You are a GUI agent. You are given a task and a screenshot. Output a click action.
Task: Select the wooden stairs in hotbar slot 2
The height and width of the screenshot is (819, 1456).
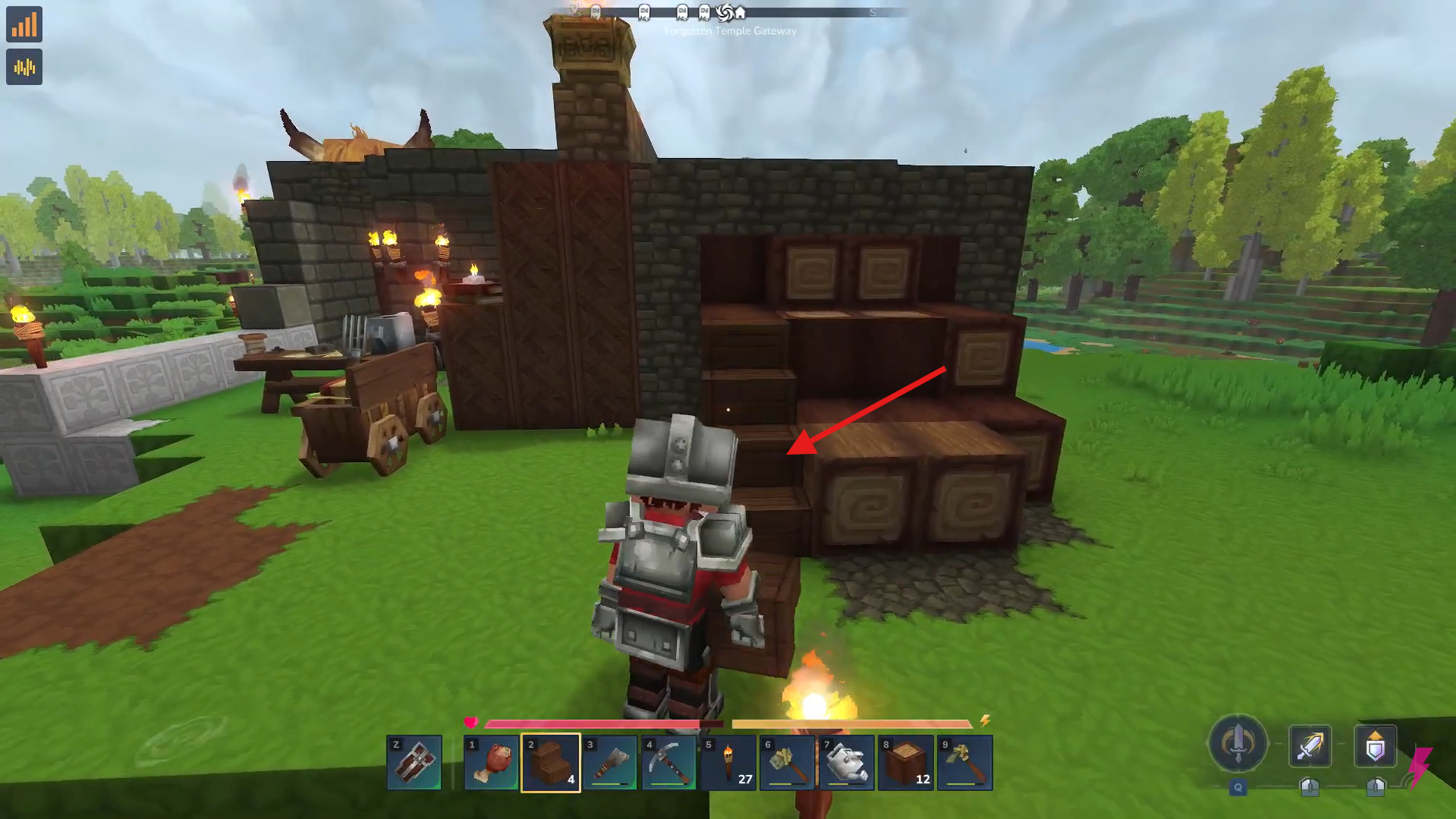(552, 762)
